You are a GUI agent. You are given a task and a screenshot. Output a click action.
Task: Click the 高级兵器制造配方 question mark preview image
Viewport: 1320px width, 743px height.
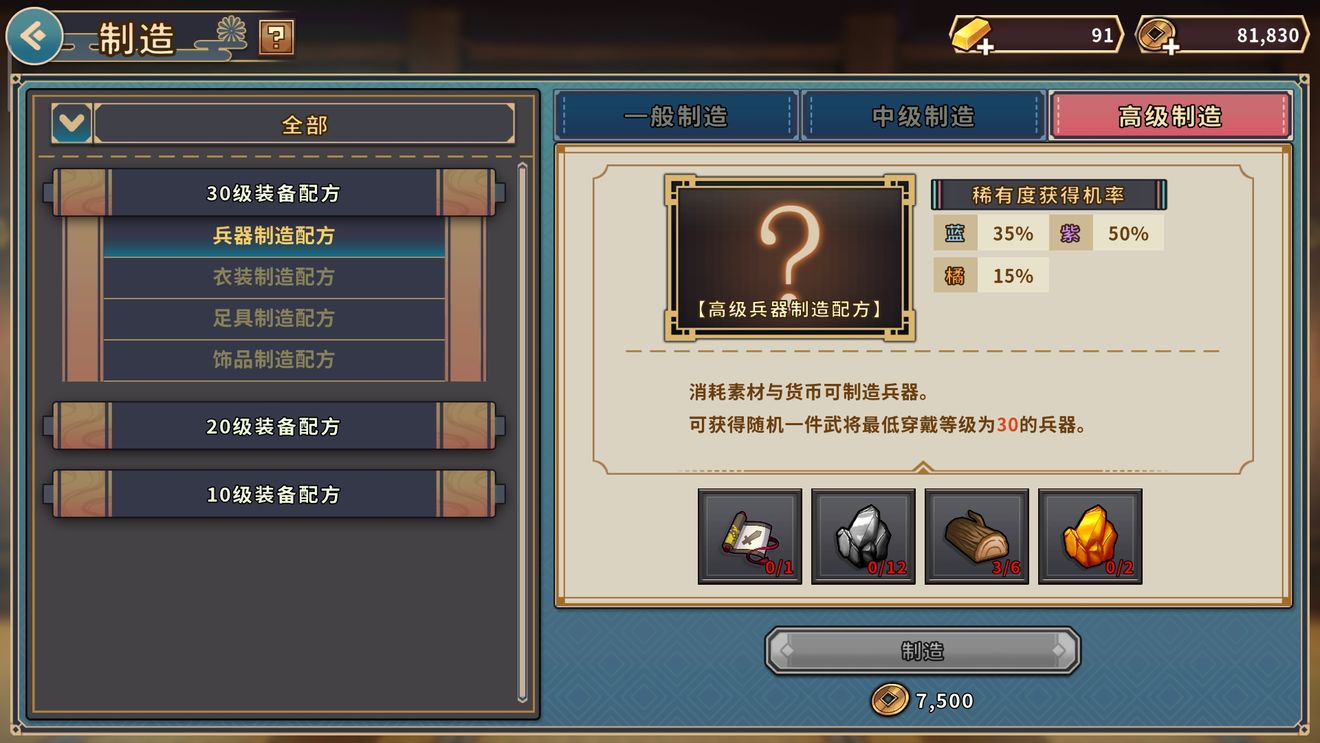tap(789, 255)
